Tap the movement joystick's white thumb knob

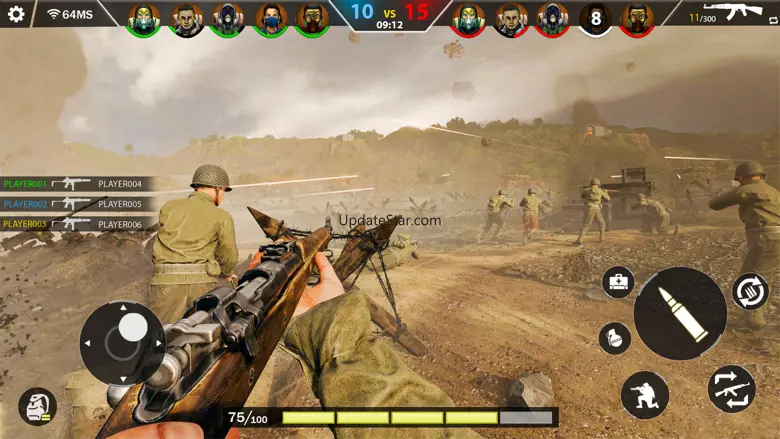point(133,327)
